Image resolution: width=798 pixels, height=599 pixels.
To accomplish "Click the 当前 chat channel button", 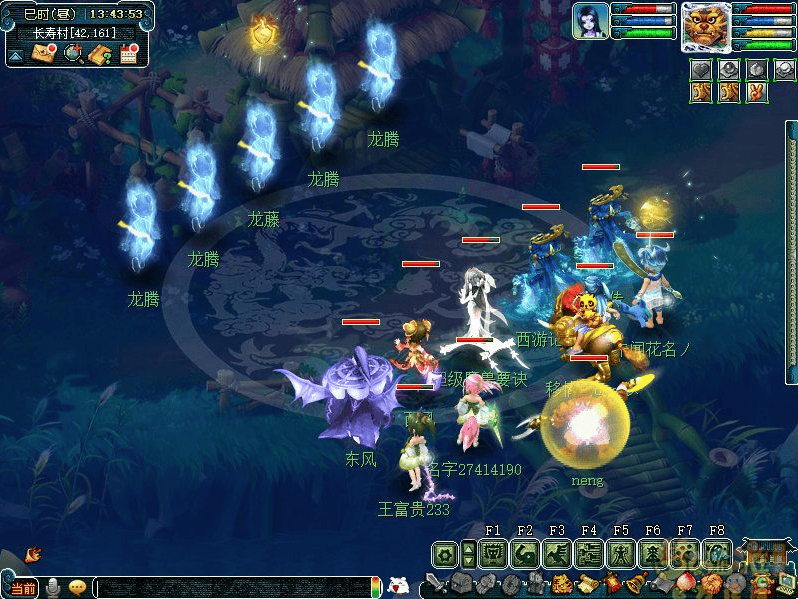I will tap(23, 588).
